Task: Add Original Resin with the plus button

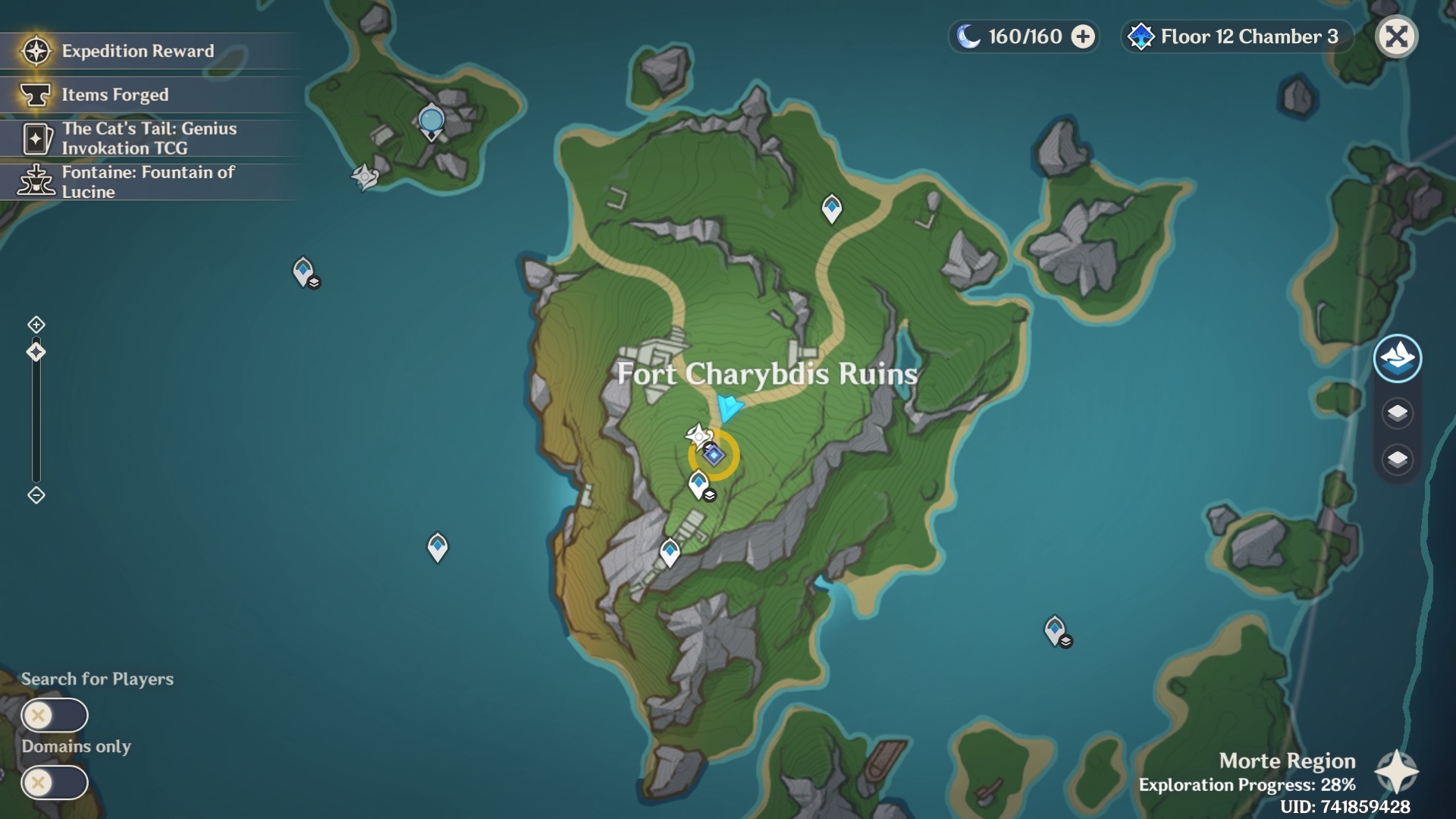Action: [1083, 36]
